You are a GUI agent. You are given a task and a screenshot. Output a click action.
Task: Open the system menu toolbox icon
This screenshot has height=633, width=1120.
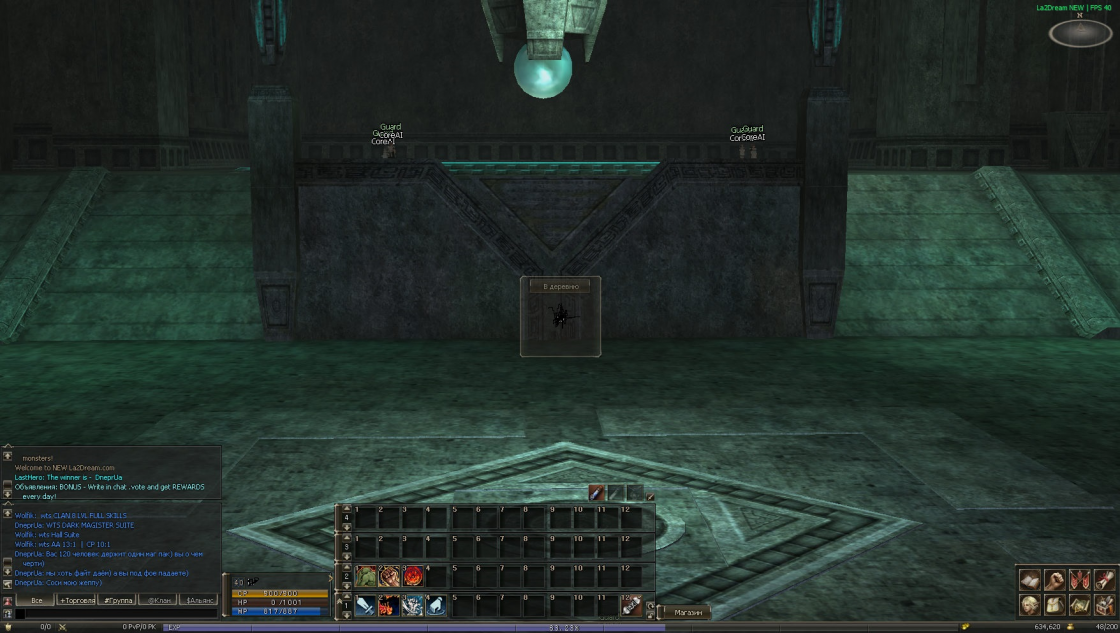tap(1104, 604)
